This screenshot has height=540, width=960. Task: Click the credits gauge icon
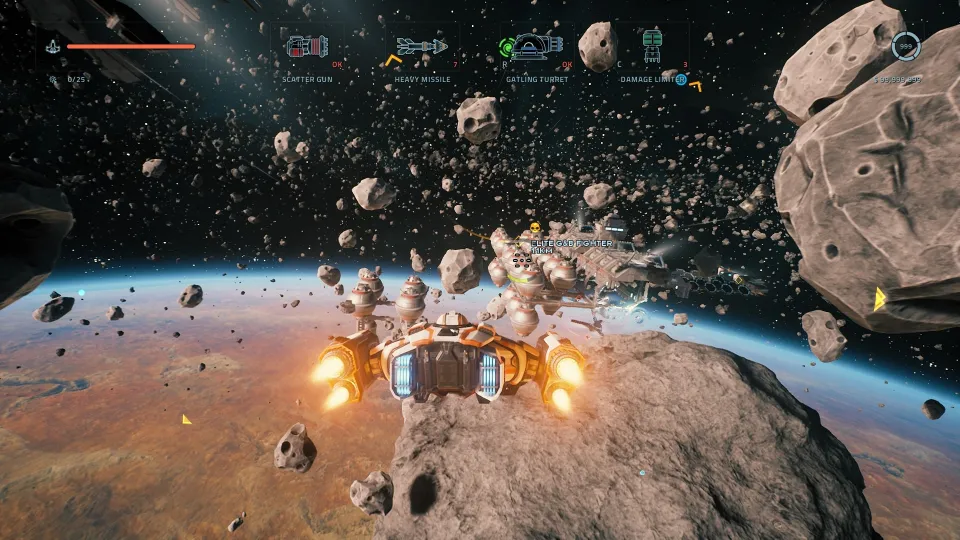pyautogui.click(x=906, y=46)
